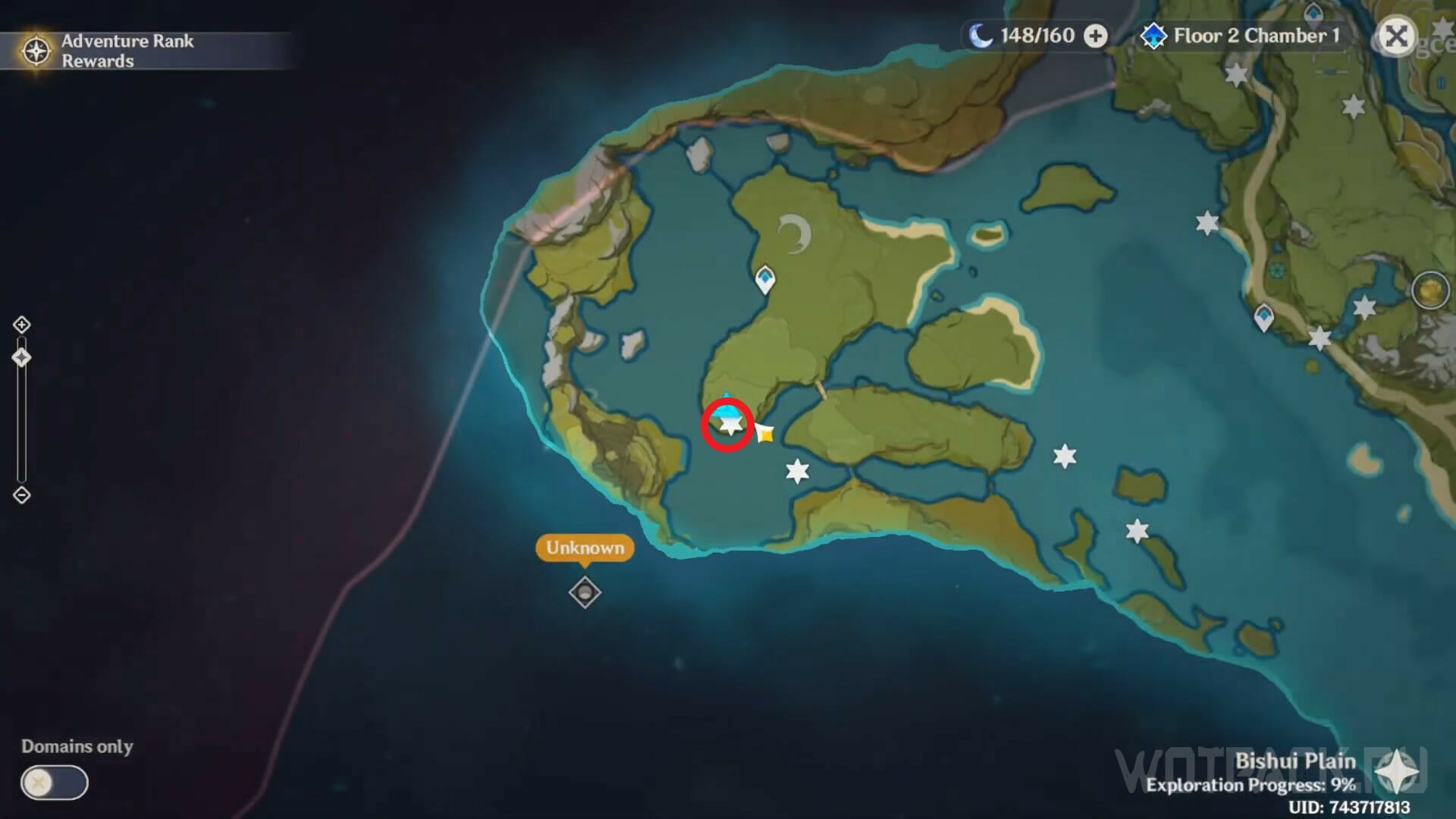Open Floor 2 Chamber 1 Spiral Abyss shortcut
This screenshot has width=1456, height=819.
click(x=1241, y=36)
